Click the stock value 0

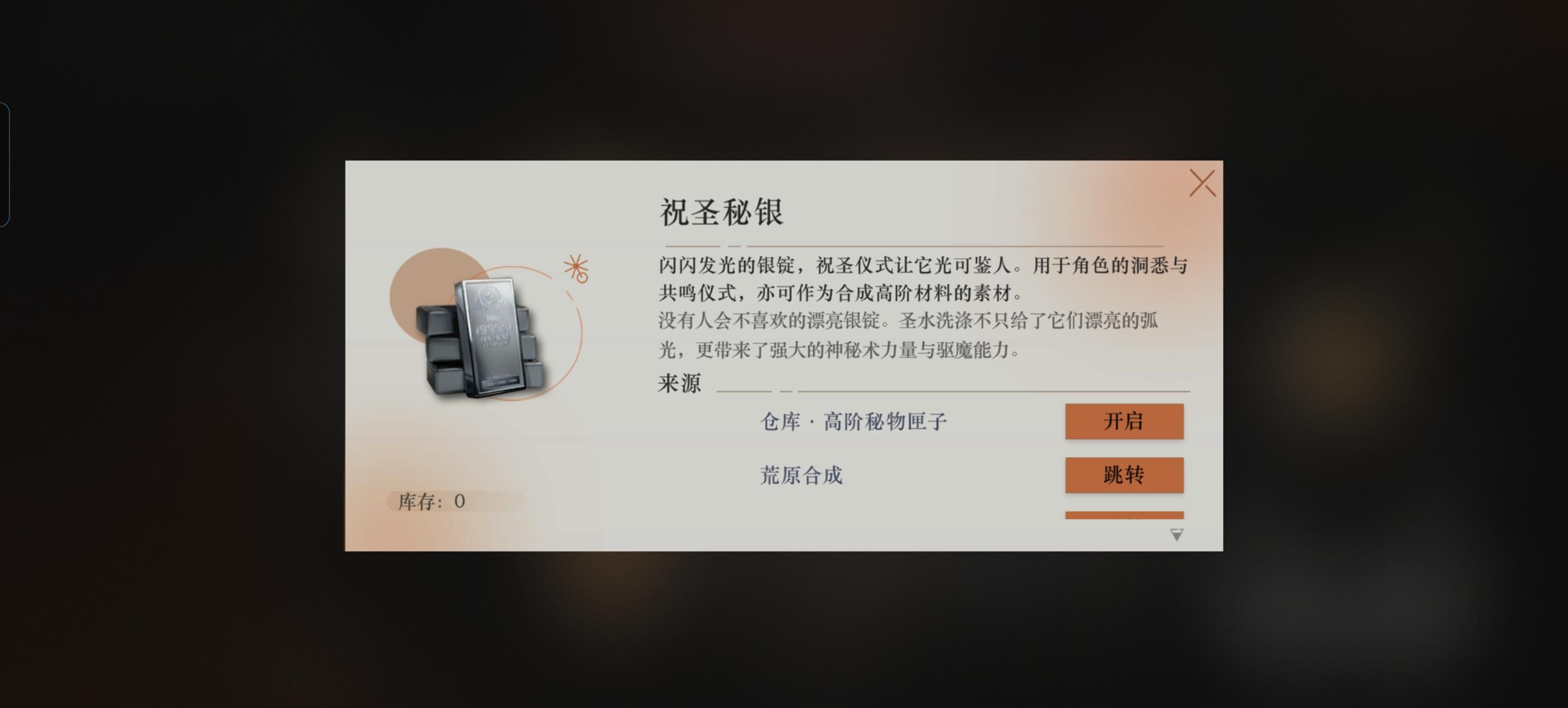point(461,502)
